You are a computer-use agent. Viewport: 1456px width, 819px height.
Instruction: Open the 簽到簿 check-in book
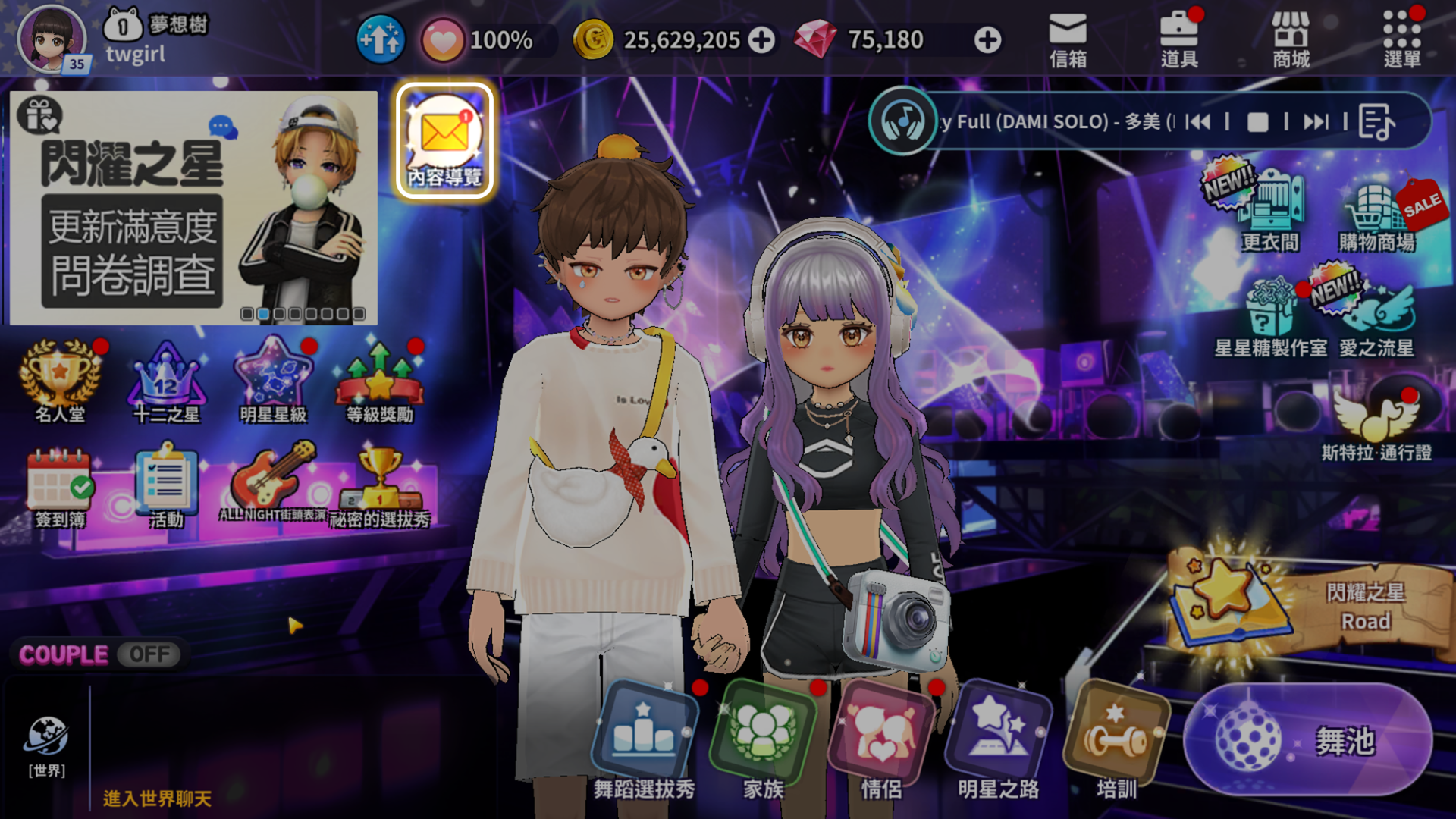[60, 487]
